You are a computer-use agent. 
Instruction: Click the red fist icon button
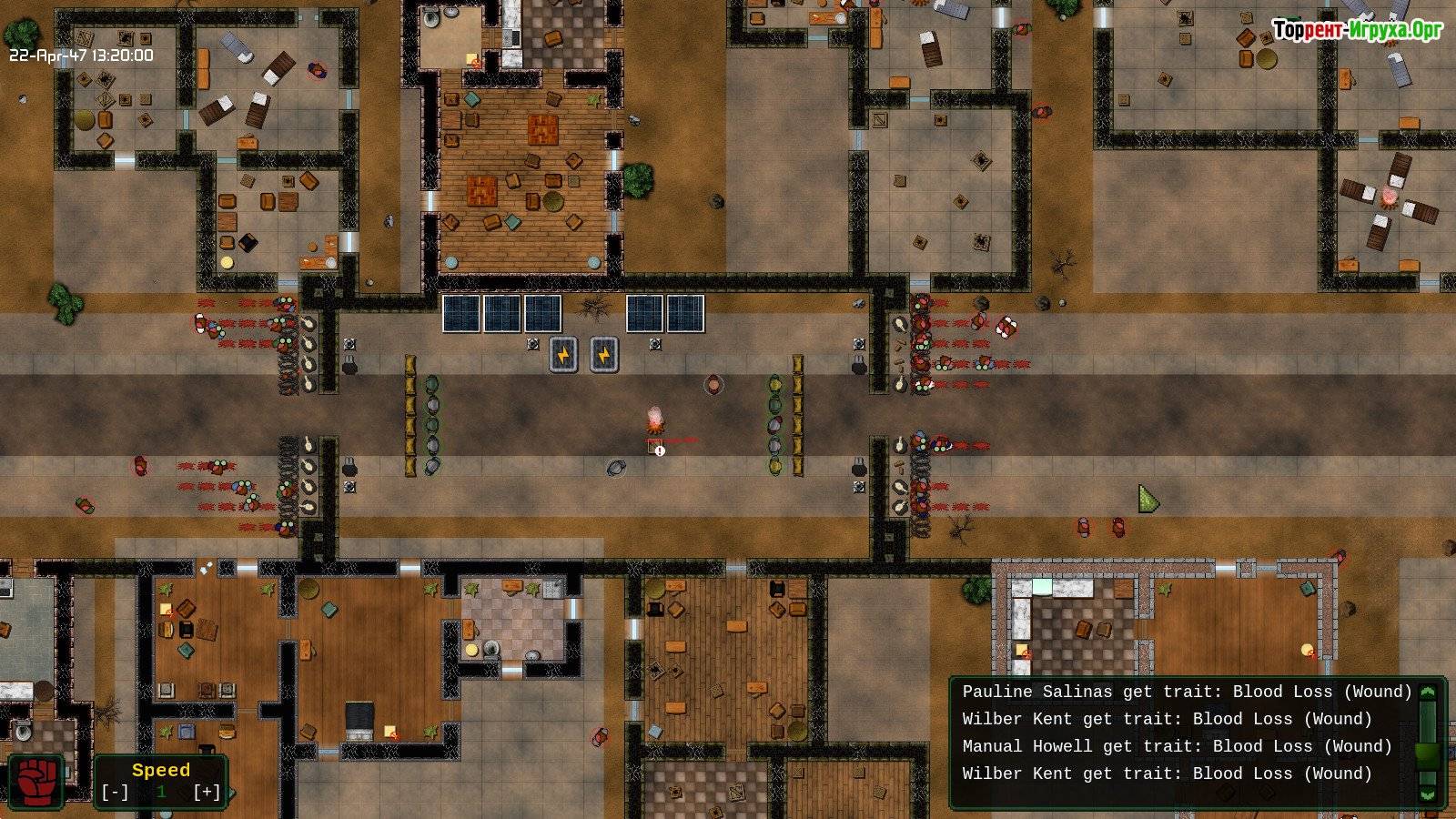click(x=36, y=782)
